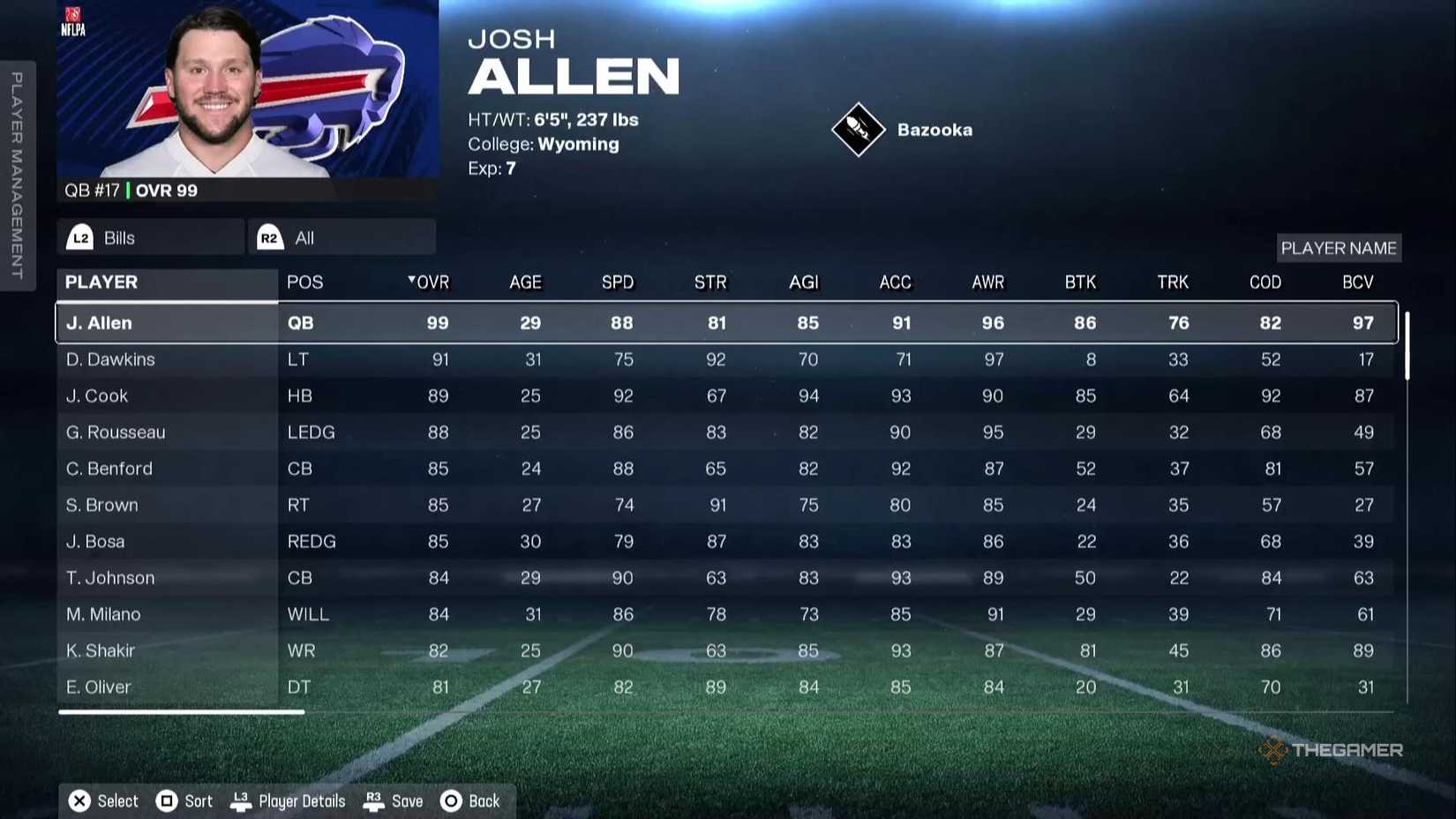Screen dimensions: 1456x819
Task: Click the Player Details button label
Action: (301, 800)
